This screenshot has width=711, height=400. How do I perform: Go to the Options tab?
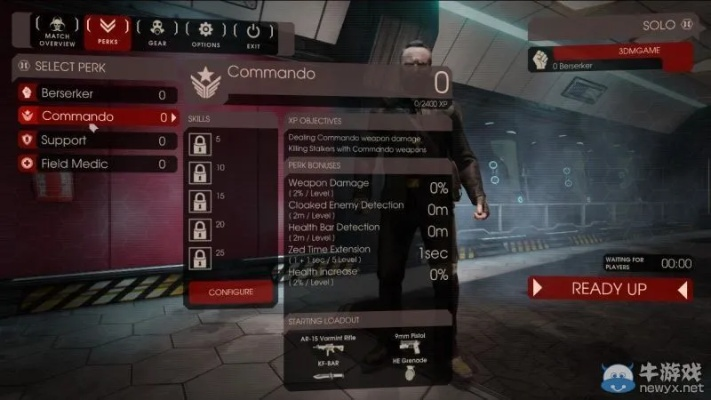(x=207, y=32)
